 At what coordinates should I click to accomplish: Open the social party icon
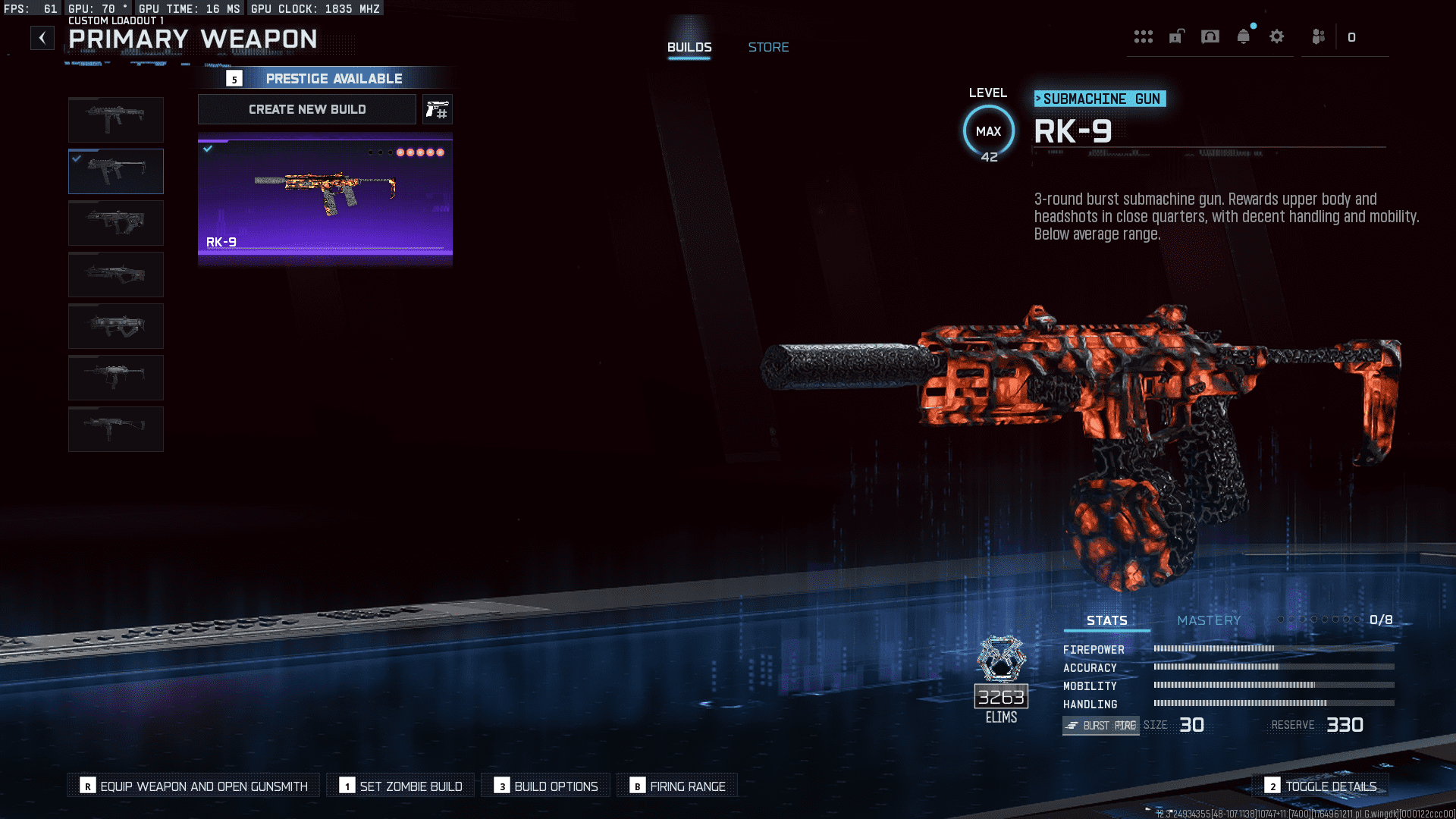coord(1318,36)
